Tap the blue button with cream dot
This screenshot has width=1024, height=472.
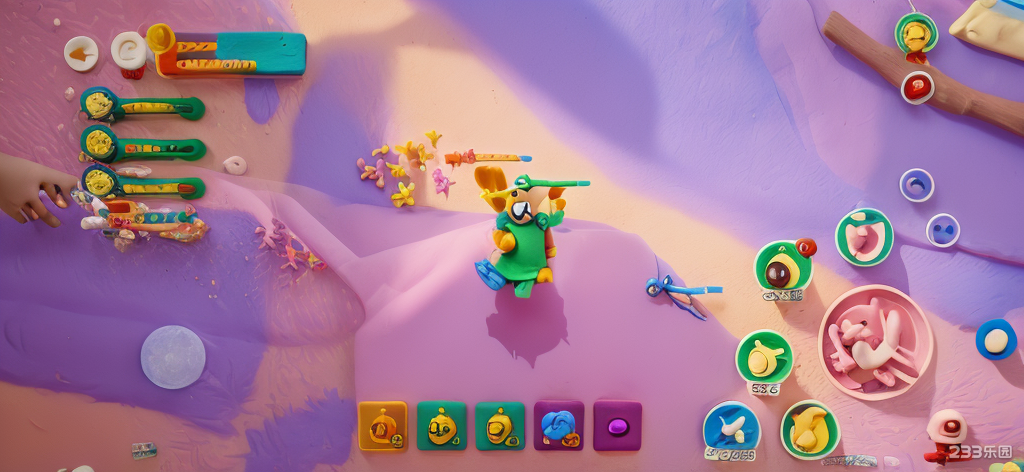tap(995, 340)
